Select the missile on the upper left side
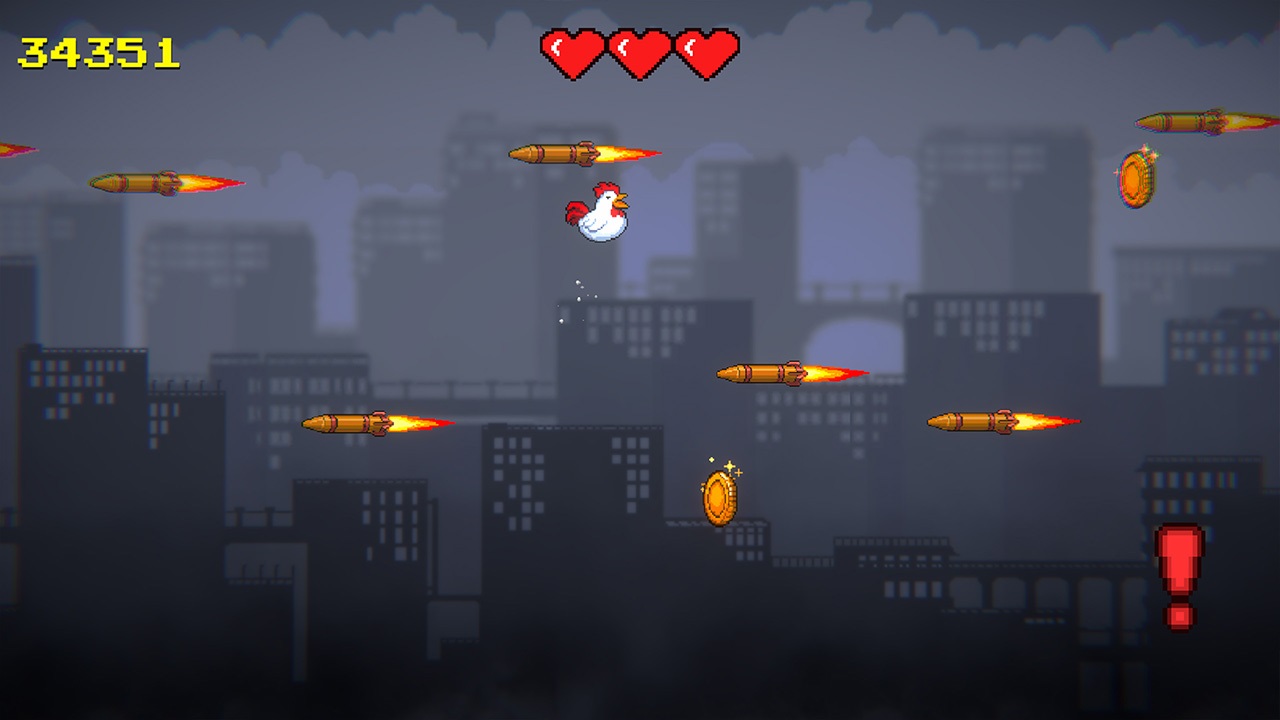This screenshot has height=720, width=1280. tap(130, 183)
